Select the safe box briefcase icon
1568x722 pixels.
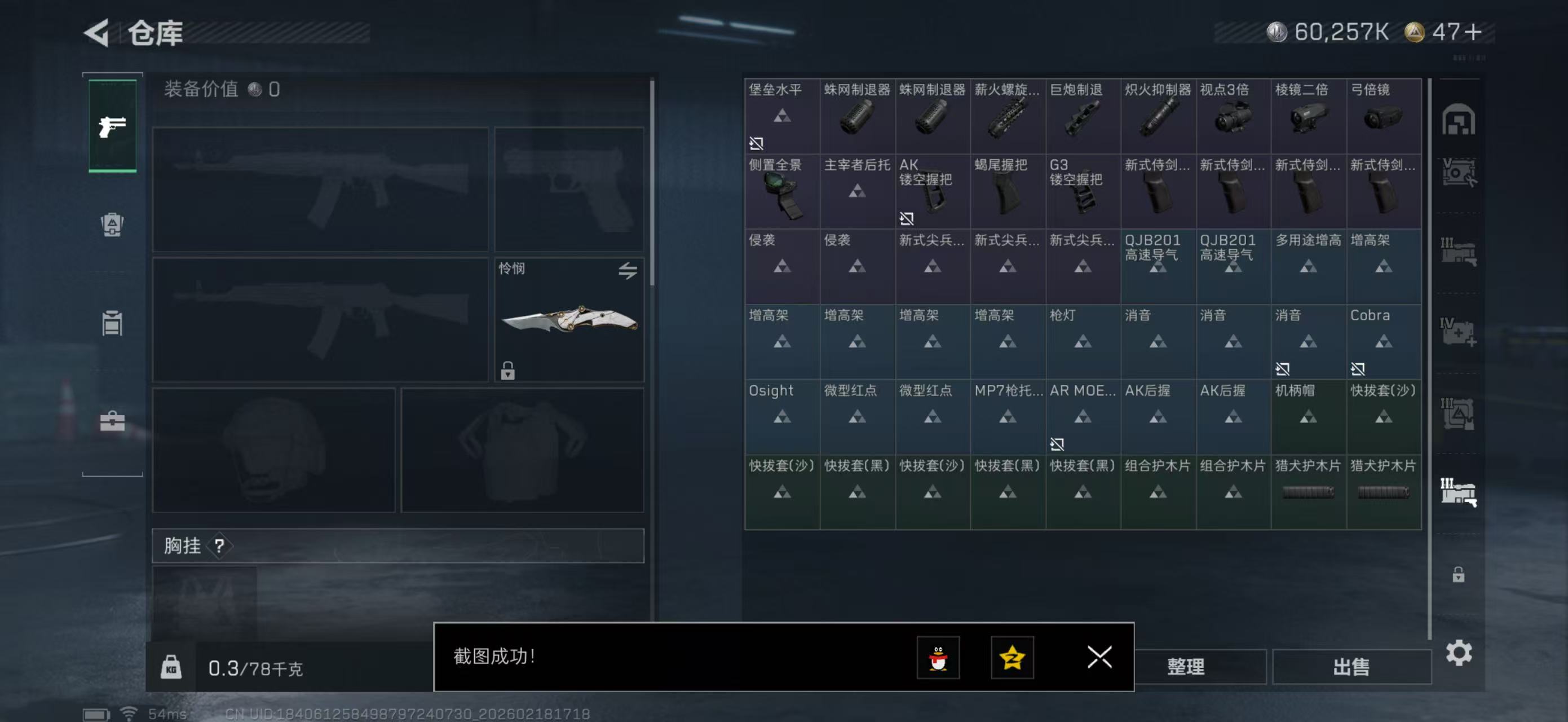[113, 420]
